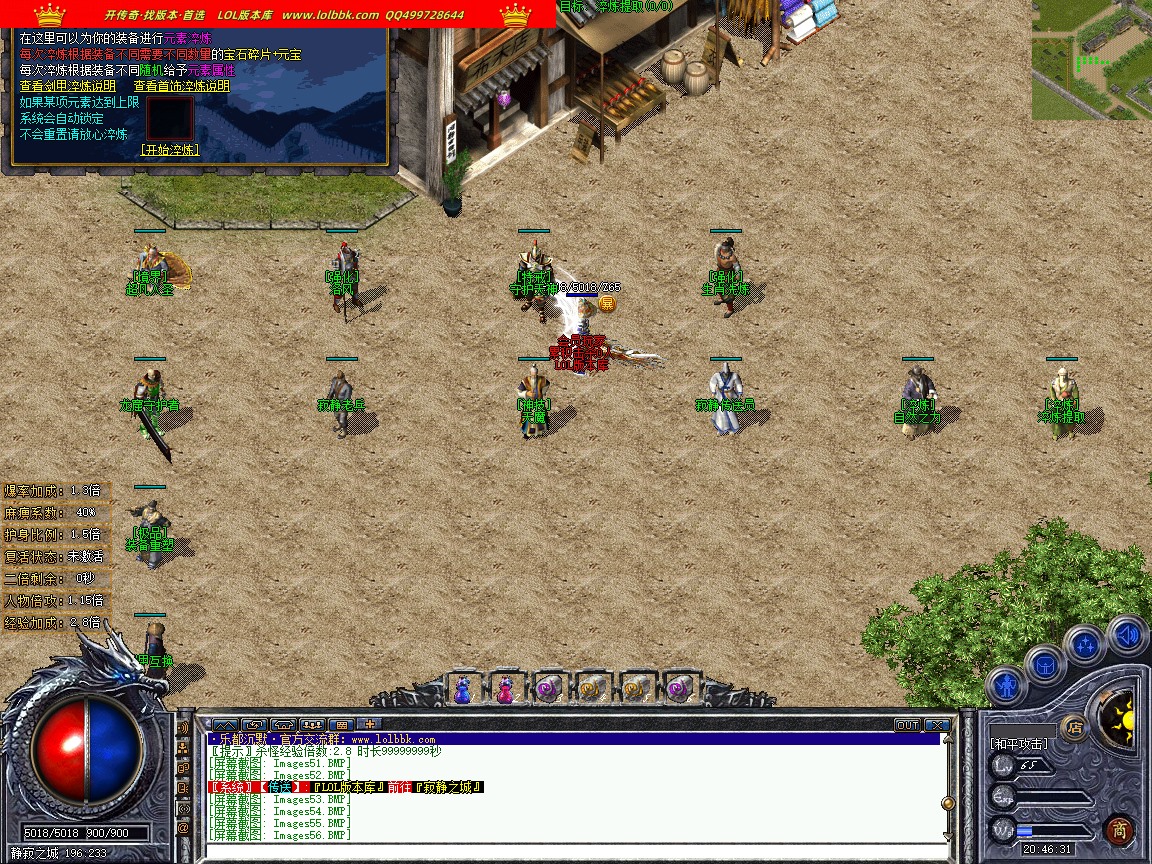This screenshot has height=864, width=1152.
Task: Open the minimap in the corner
Action: point(1091,60)
